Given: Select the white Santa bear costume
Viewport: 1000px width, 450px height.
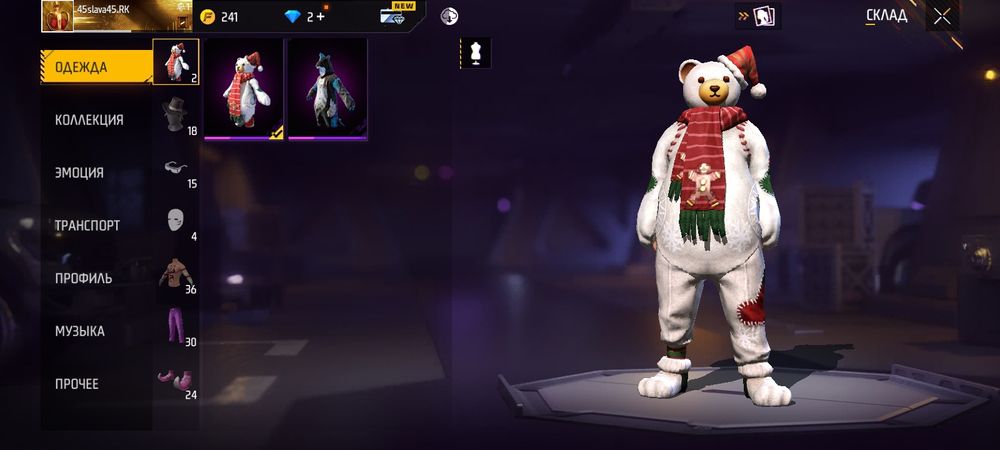Looking at the screenshot, I should (244, 89).
